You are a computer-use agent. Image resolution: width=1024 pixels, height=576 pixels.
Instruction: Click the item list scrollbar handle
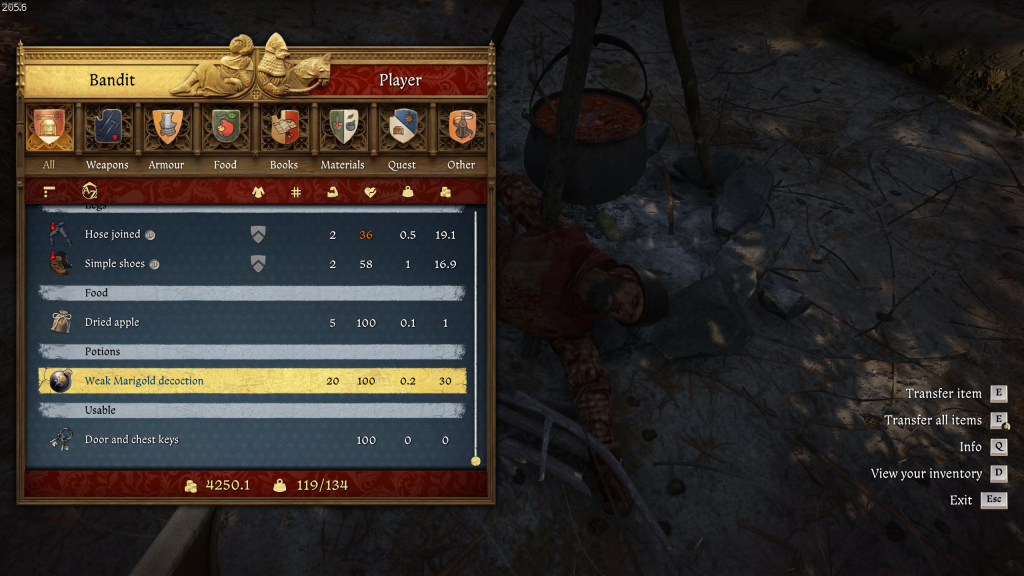pyautogui.click(x=476, y=461)
